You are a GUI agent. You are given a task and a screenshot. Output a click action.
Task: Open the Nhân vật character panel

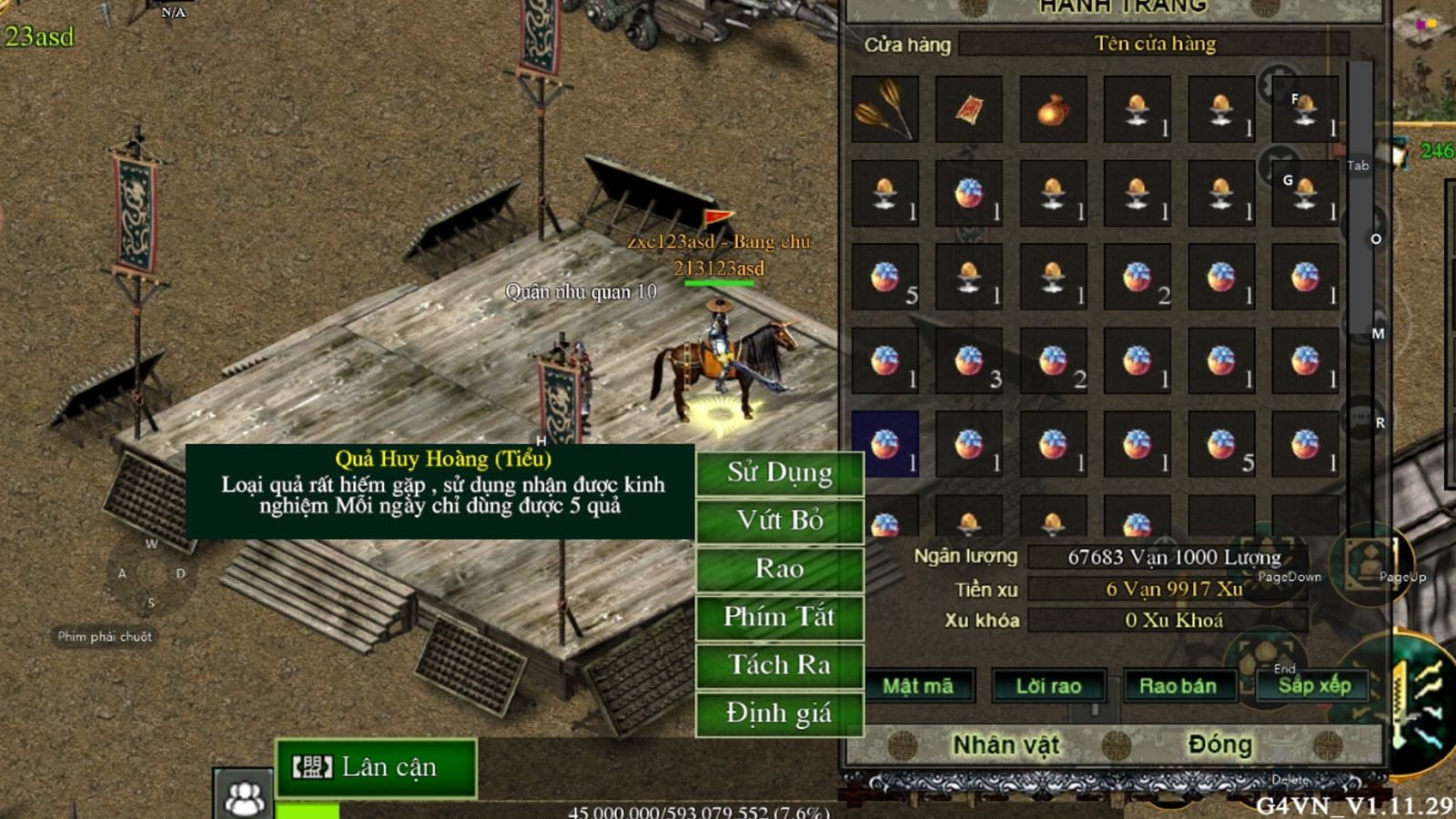point(1006,745)
